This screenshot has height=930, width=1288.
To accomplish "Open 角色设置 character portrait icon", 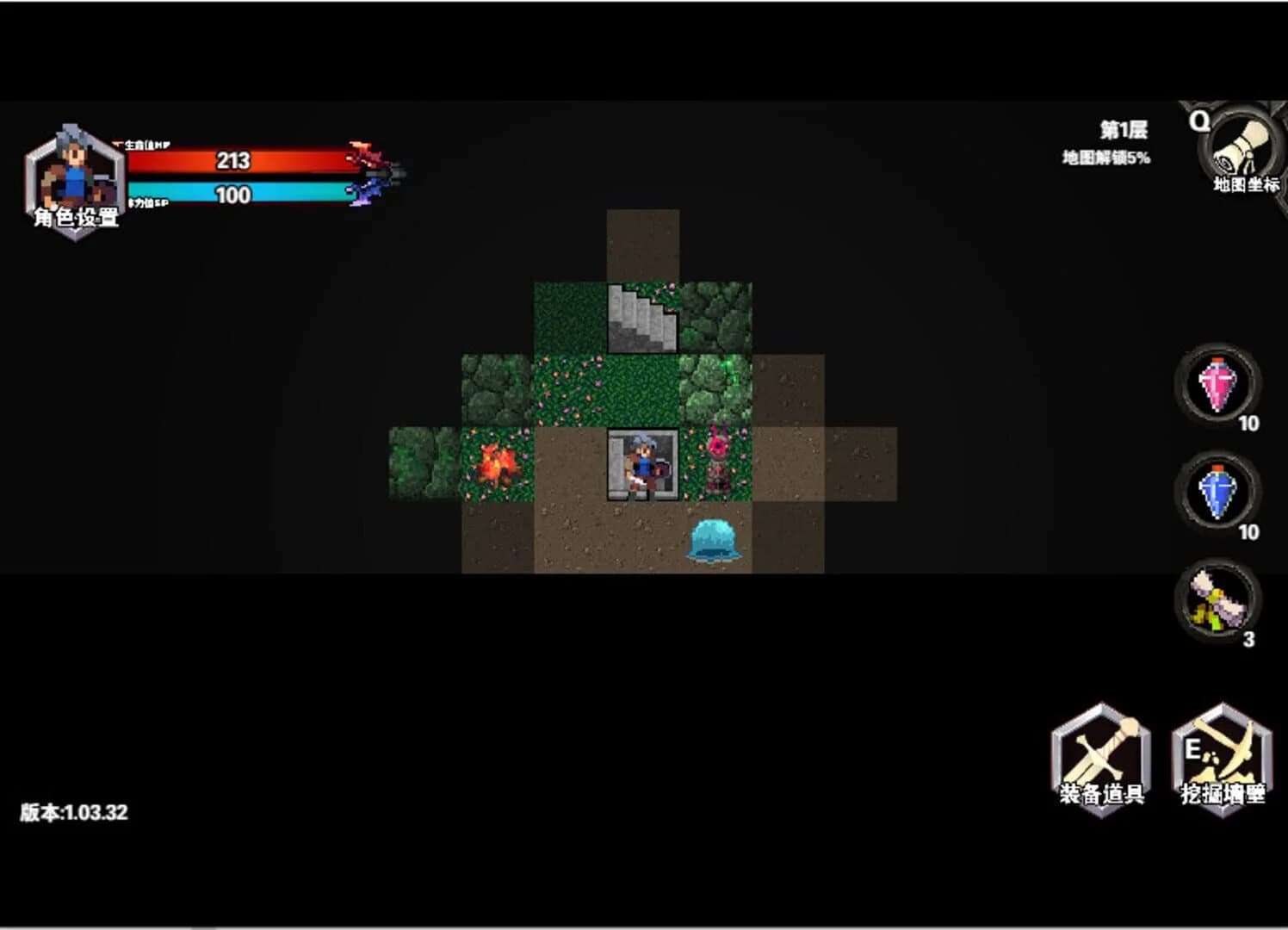I will pyautogui.click(x=73, y=170).
